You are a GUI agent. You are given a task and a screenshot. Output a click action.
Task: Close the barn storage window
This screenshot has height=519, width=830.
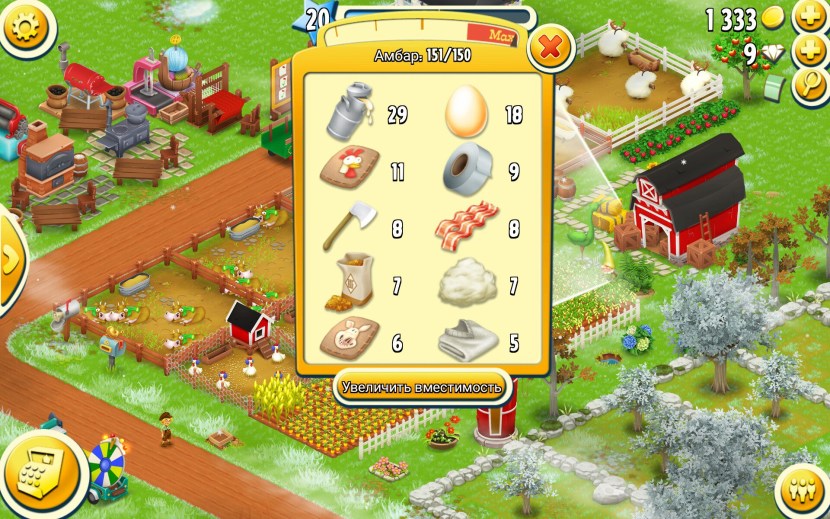coord(550,46)
